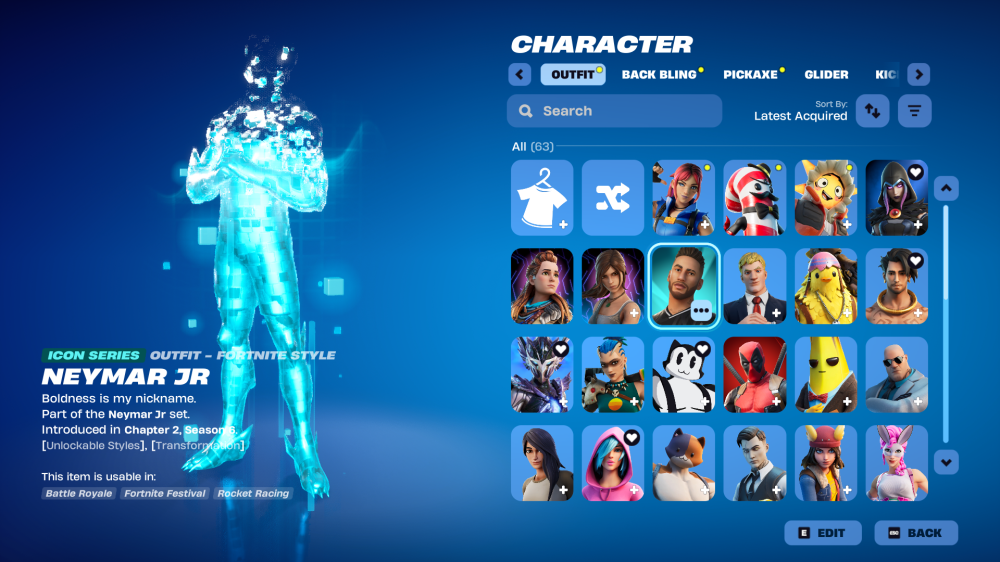
Task: Choose the Peely banana suit outfit
Action: coord(826,374)
